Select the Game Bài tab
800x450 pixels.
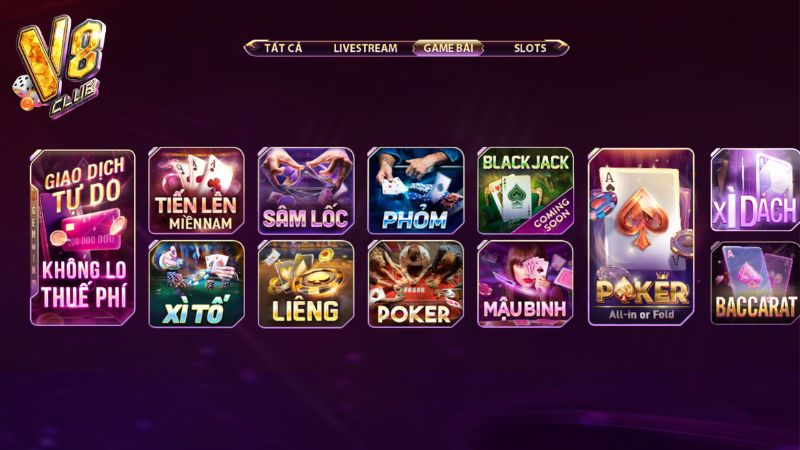tap(448, 48)
